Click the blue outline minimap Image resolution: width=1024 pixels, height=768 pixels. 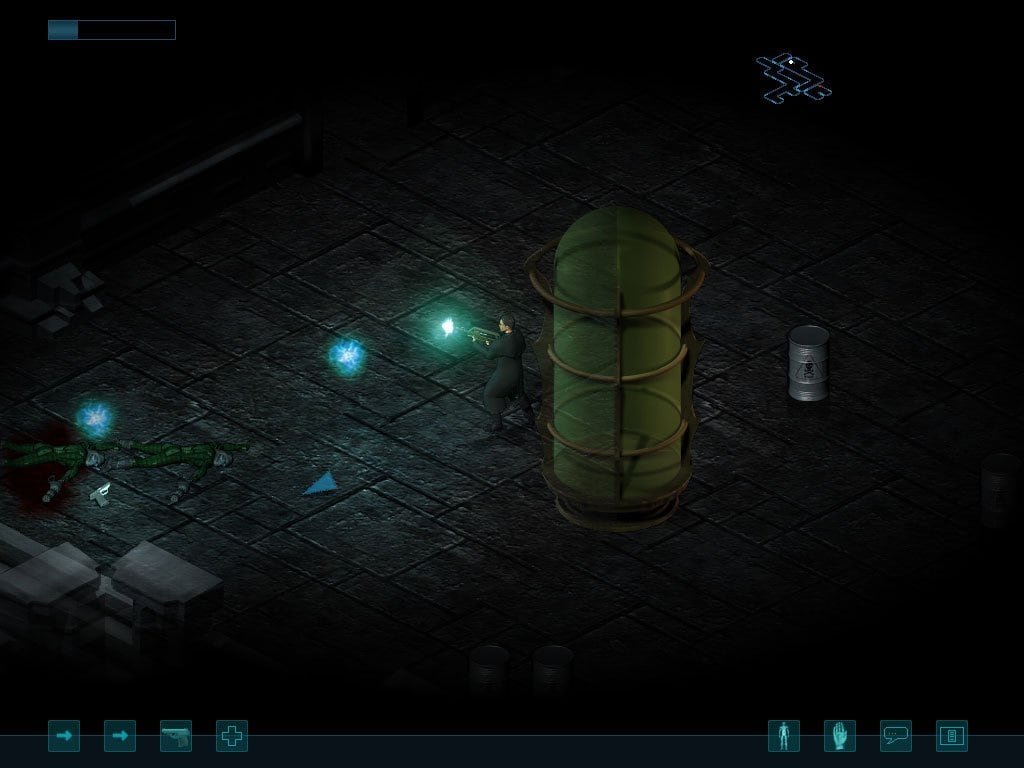coord(793,78)
